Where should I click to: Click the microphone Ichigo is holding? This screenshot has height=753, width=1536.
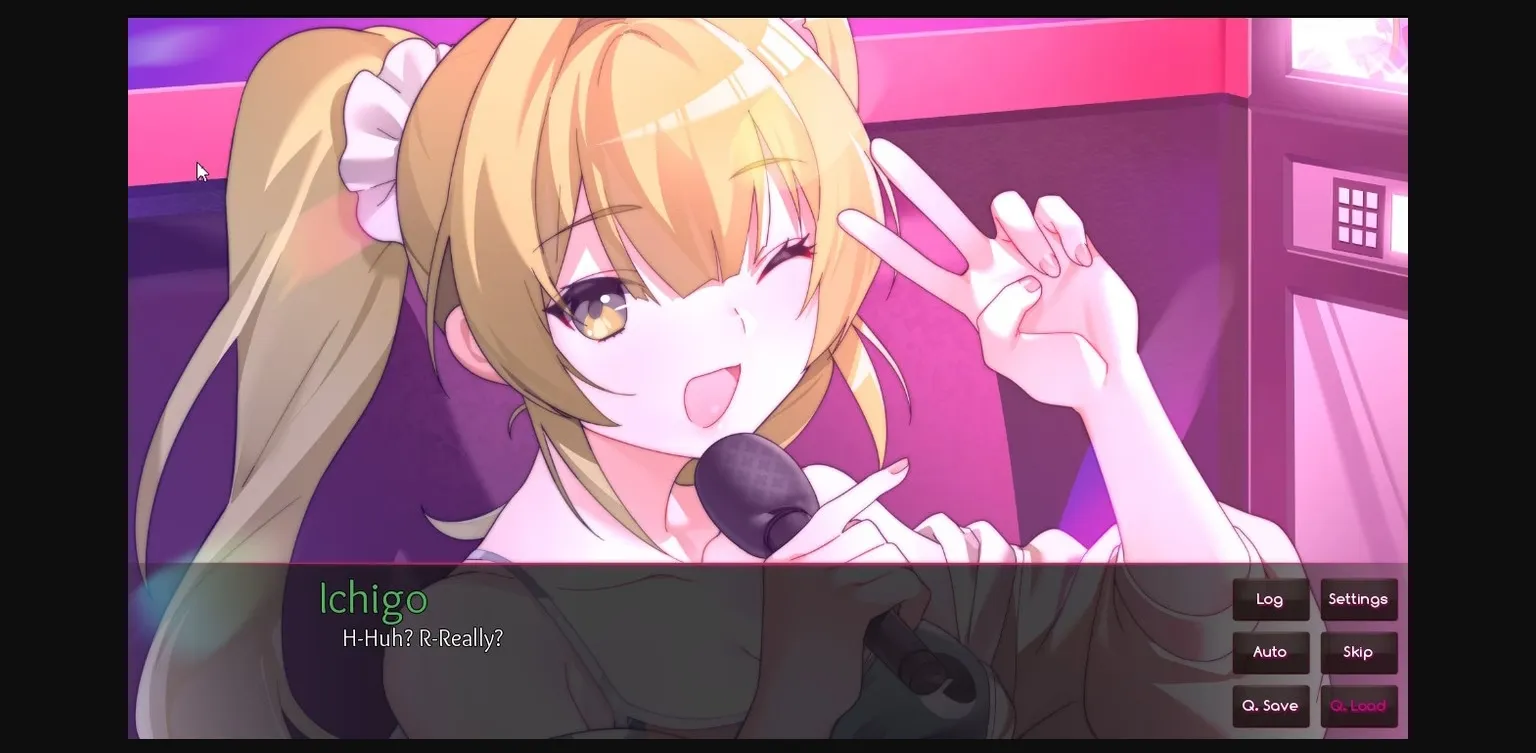point(755,490)
